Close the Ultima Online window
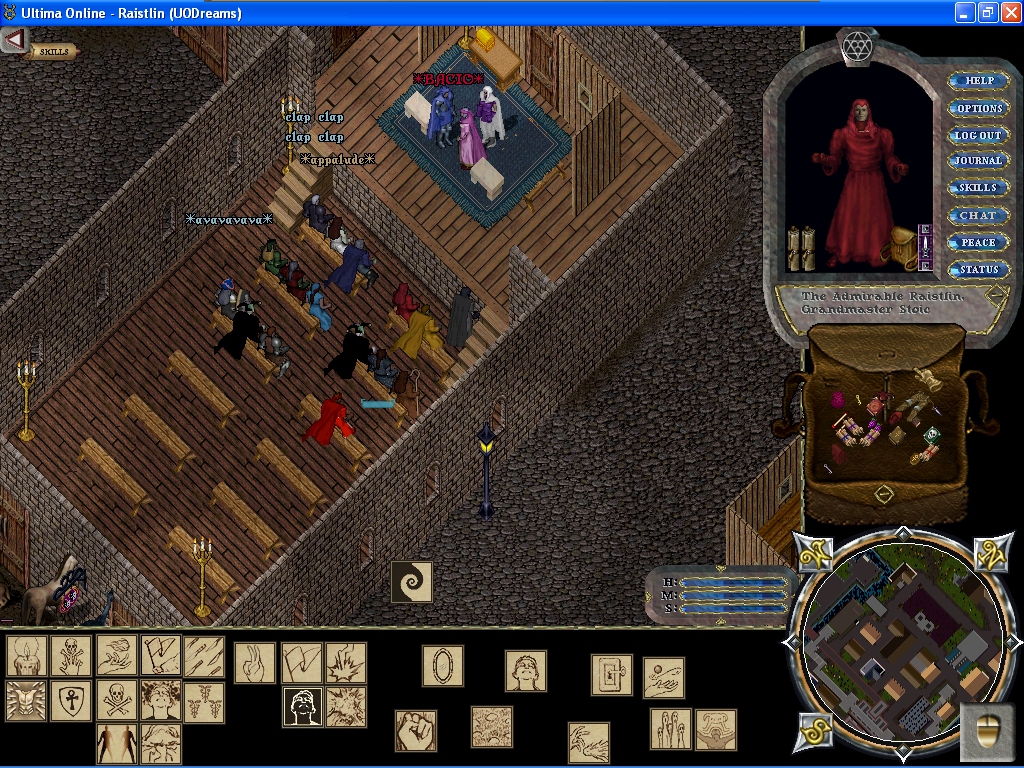The image size is (1024, 768). 1010,13
